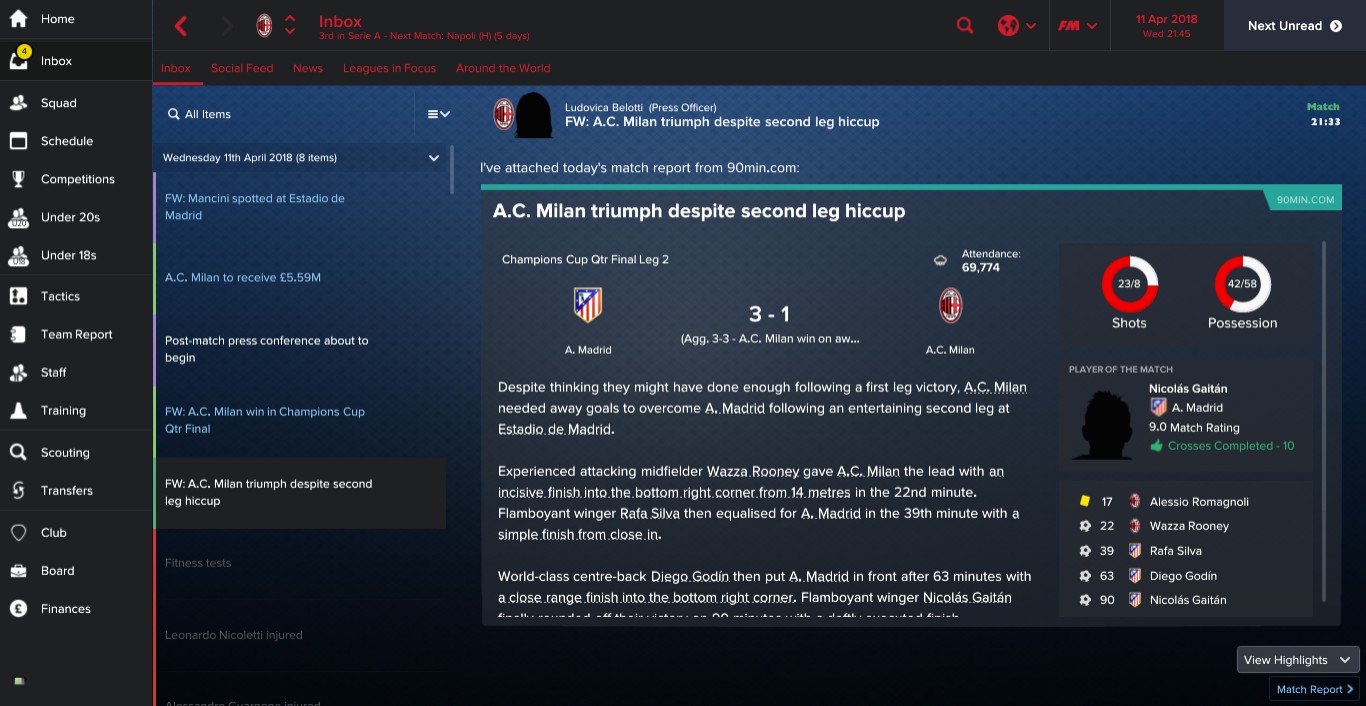Open 'Mancini spotted at Estadio de Madrid' message
This screenshot has width=1366, height=706.
coord(255,206)
